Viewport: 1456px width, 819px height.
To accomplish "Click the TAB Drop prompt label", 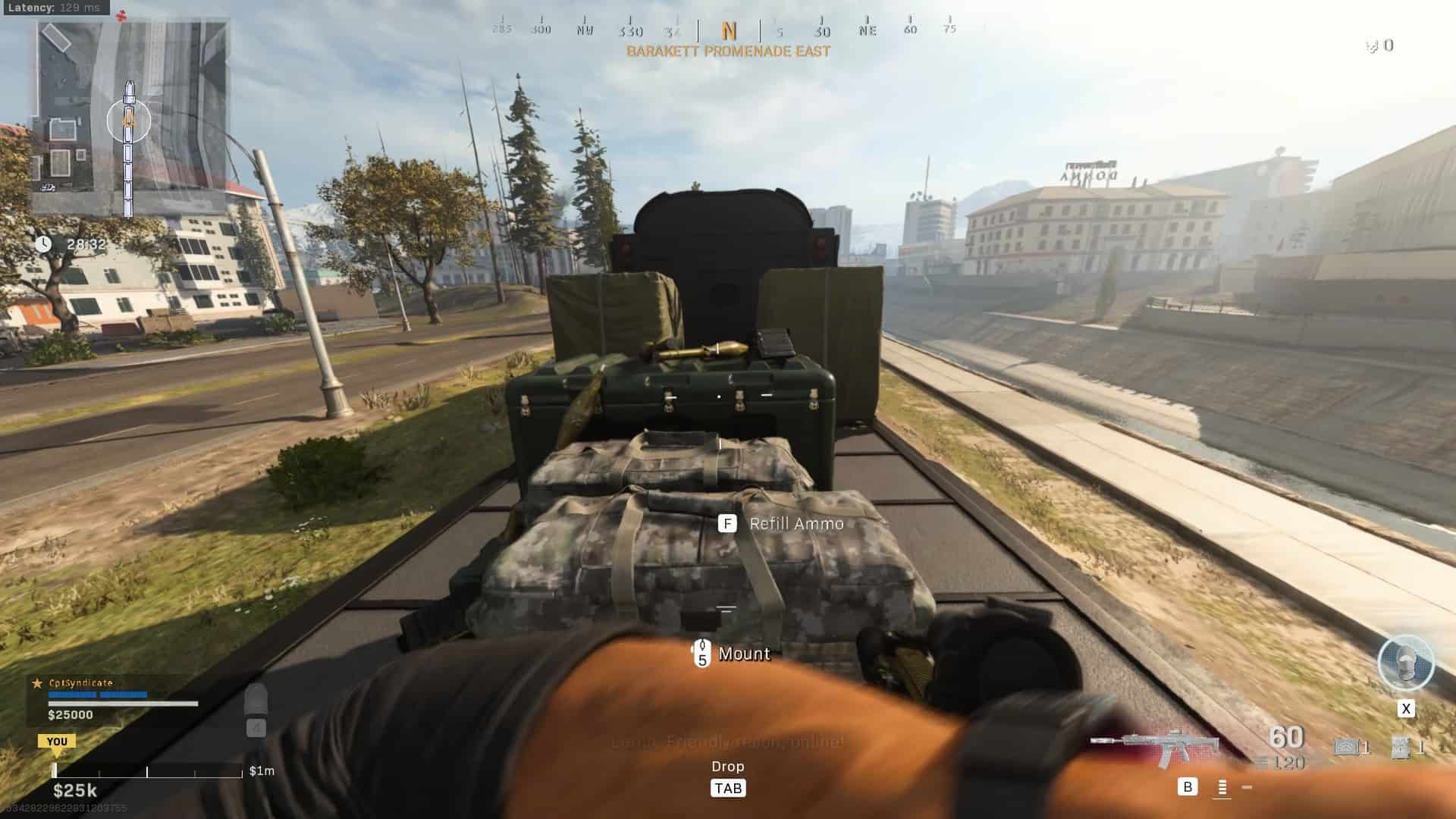I will coord(728,788).
